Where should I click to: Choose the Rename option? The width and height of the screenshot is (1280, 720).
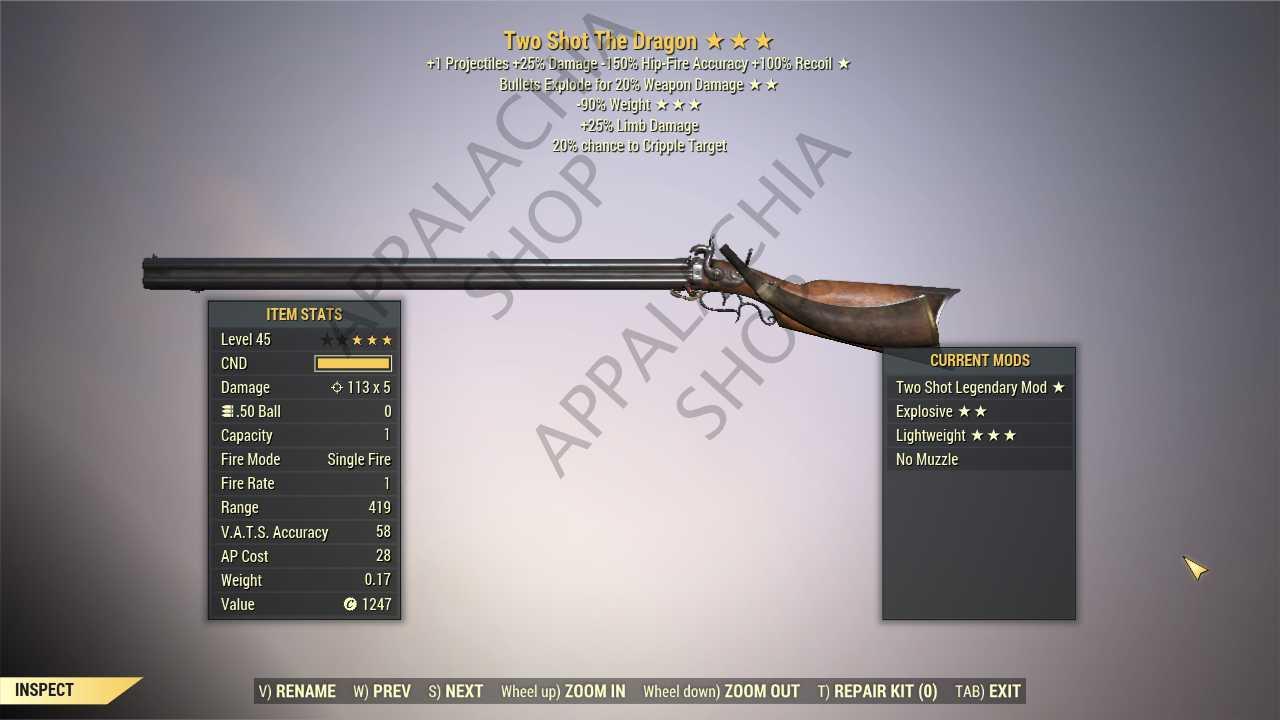pyautogui.click(x=297, y=691)
